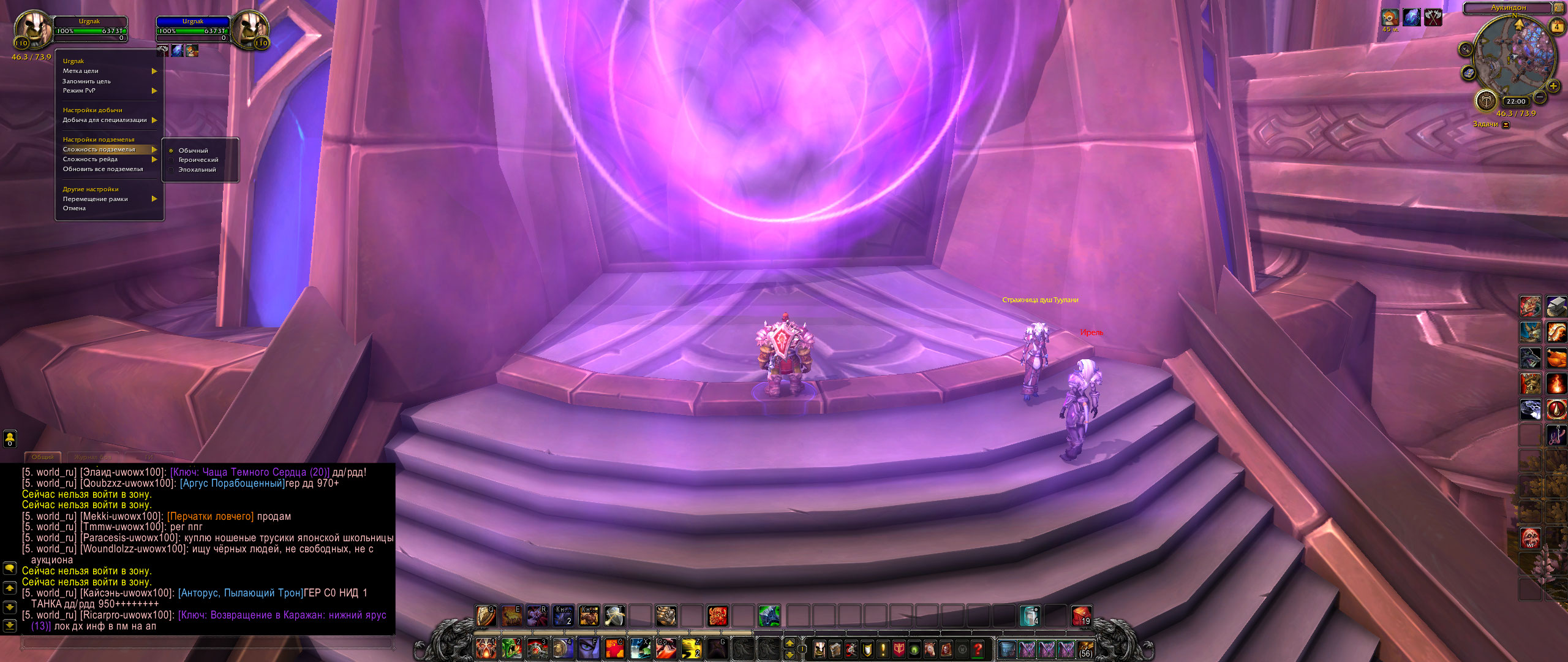The image size is (1568, 662).
Task: Choose Эпохальный dungeon difficulty
Action: tap(197, 170)
